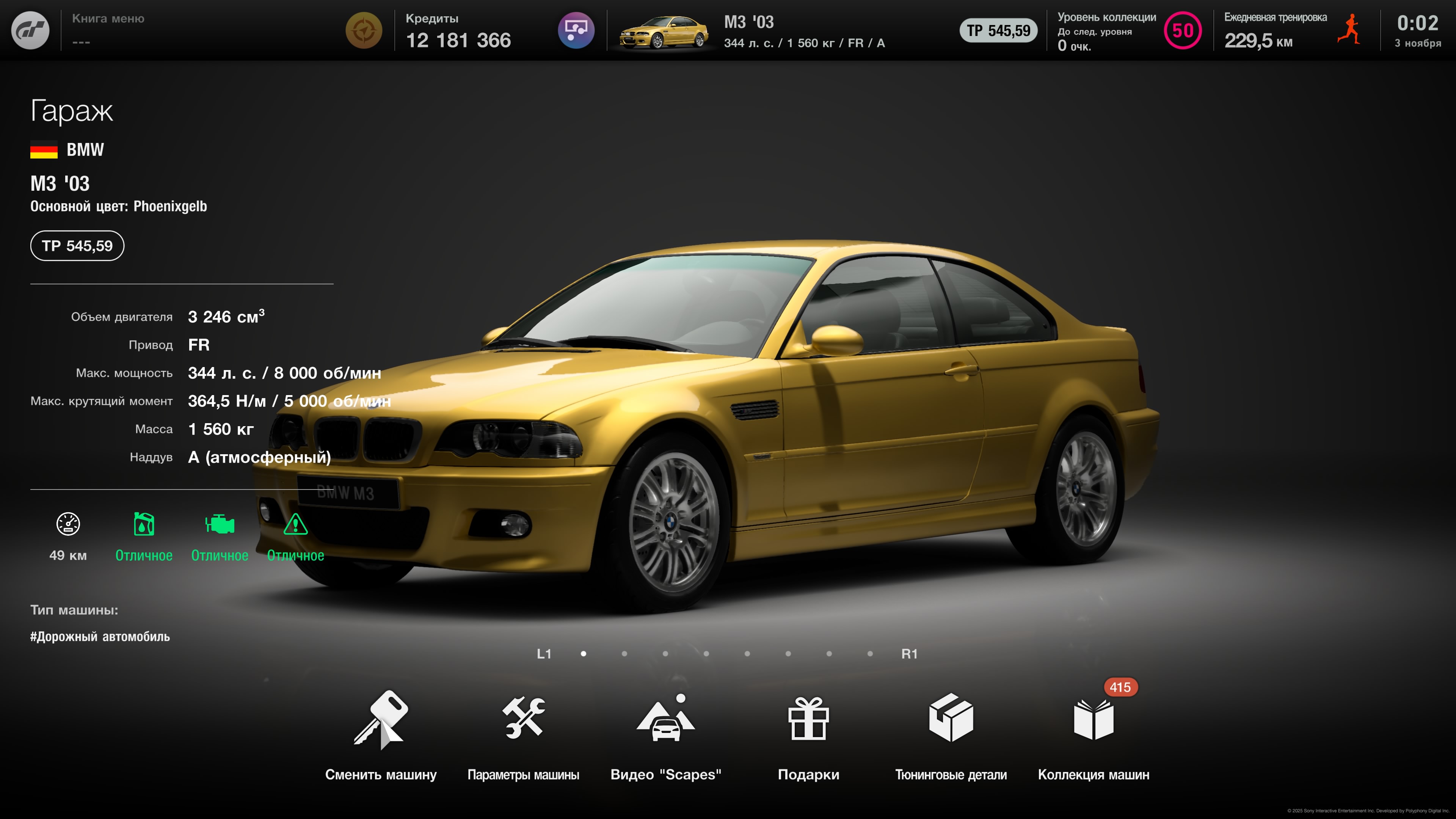Click the GT logo in top bar

click(30, 30)
